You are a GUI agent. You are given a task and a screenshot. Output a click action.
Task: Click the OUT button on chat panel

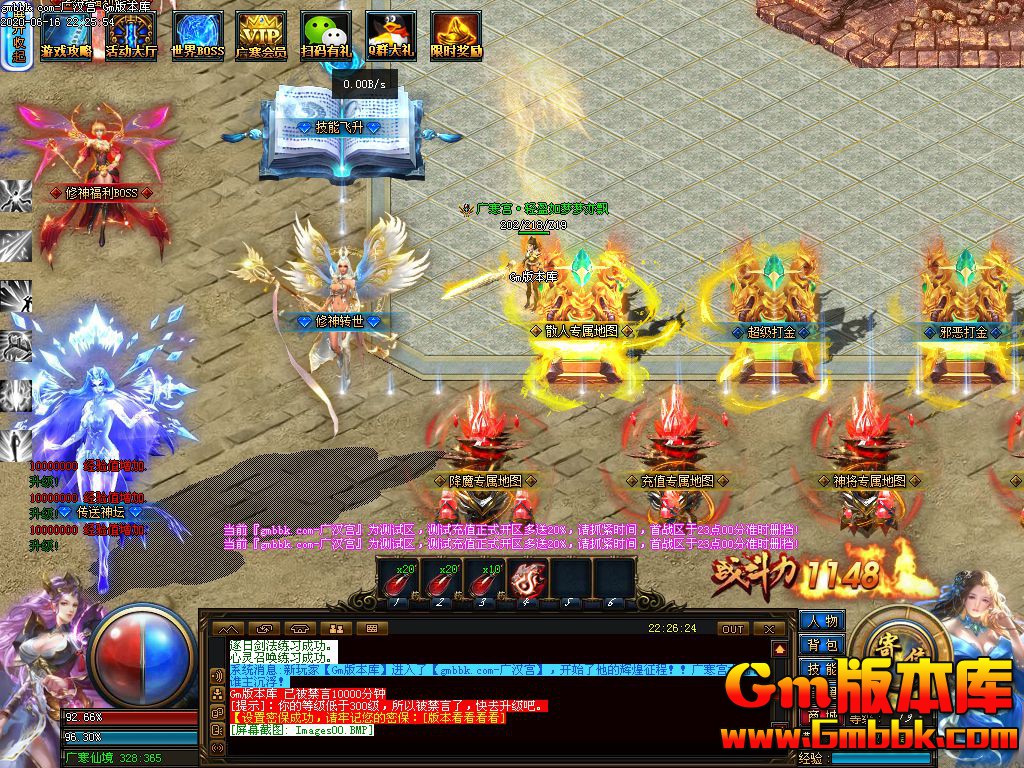tap(733, 629)
